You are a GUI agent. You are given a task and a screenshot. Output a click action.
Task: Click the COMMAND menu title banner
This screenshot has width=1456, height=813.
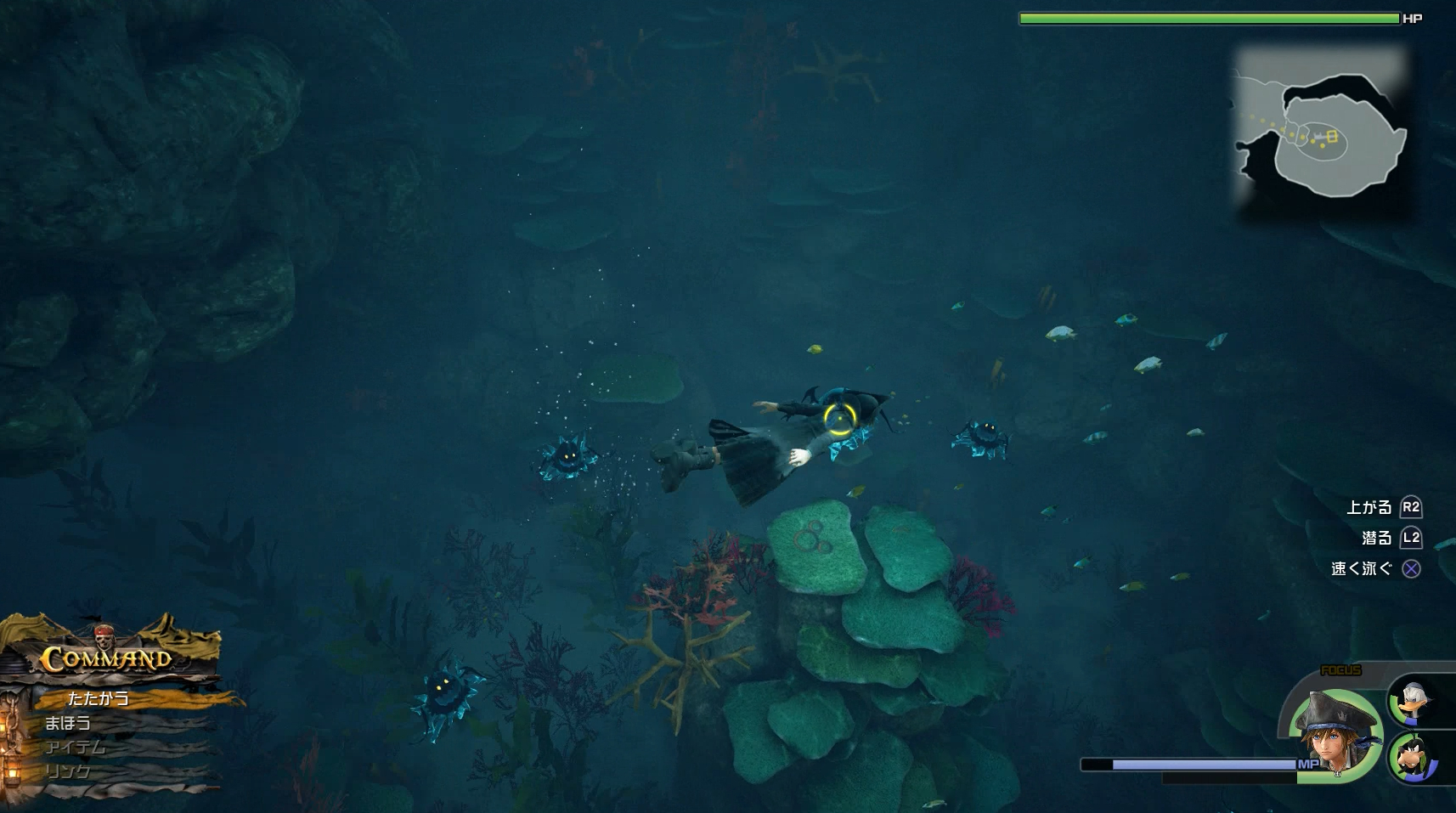pyautogui.click(x=106, y=658)
